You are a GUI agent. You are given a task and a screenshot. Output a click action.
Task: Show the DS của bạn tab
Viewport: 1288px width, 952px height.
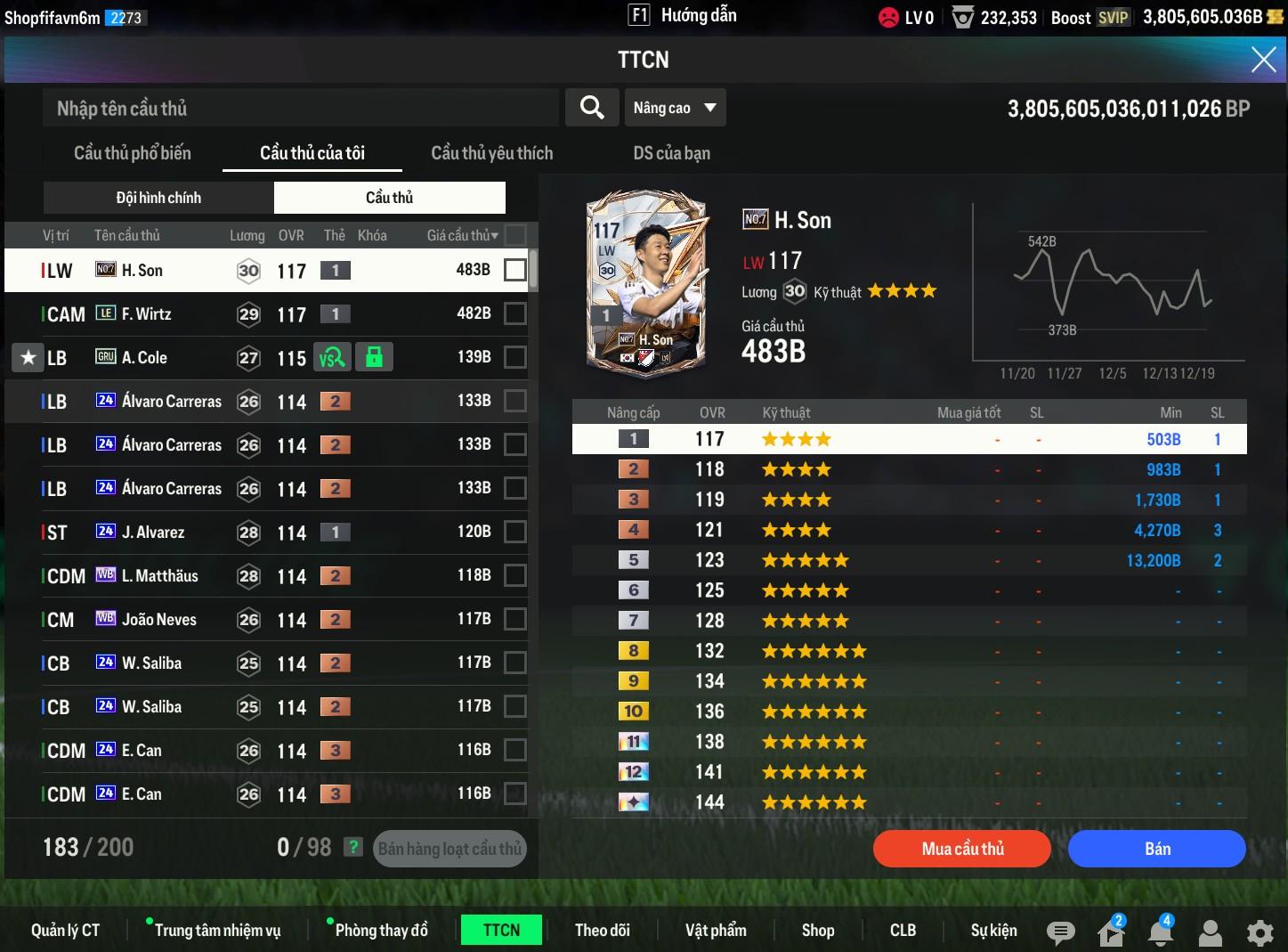coord(671,153)
